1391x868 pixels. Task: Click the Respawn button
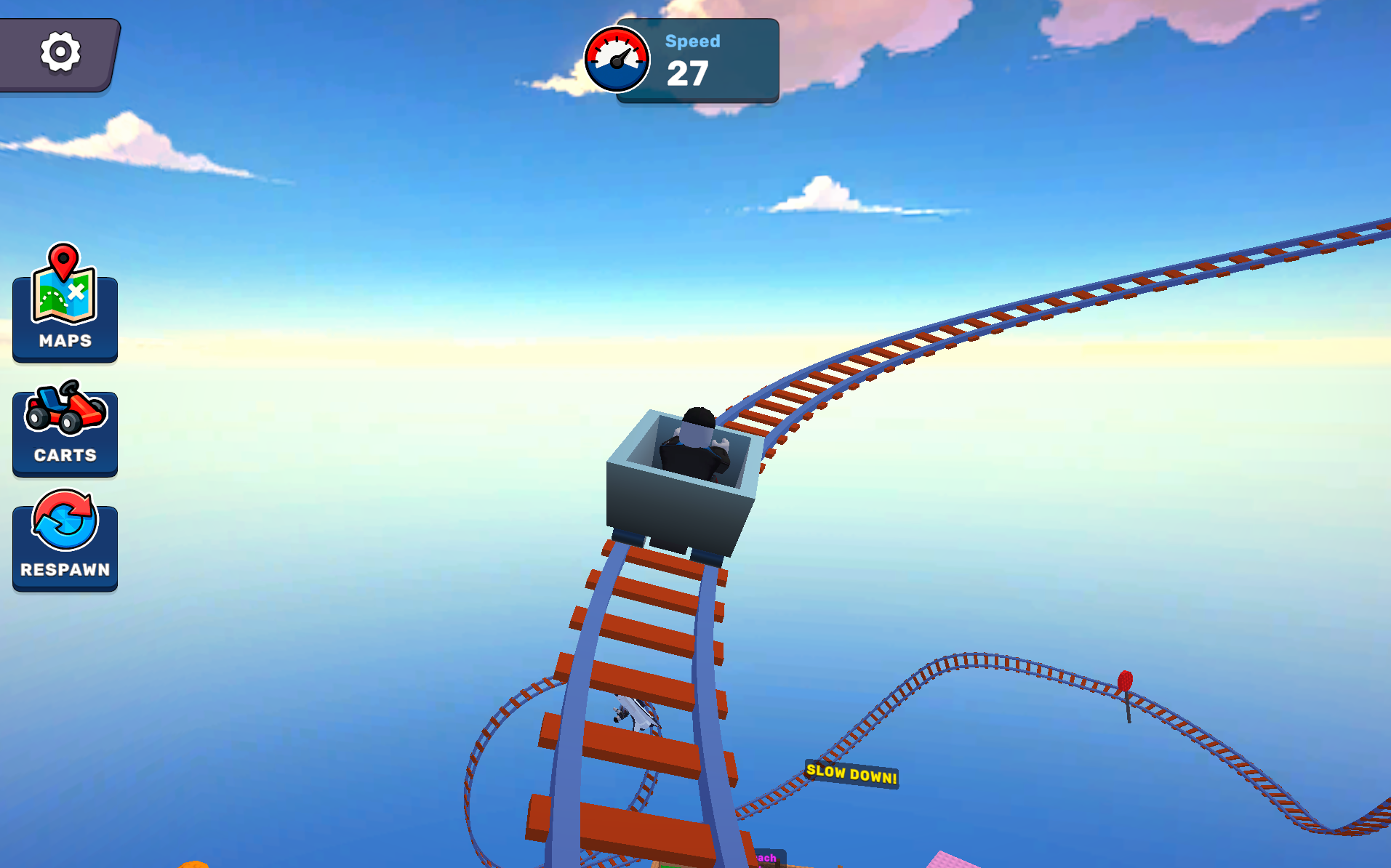coord(65,542)
